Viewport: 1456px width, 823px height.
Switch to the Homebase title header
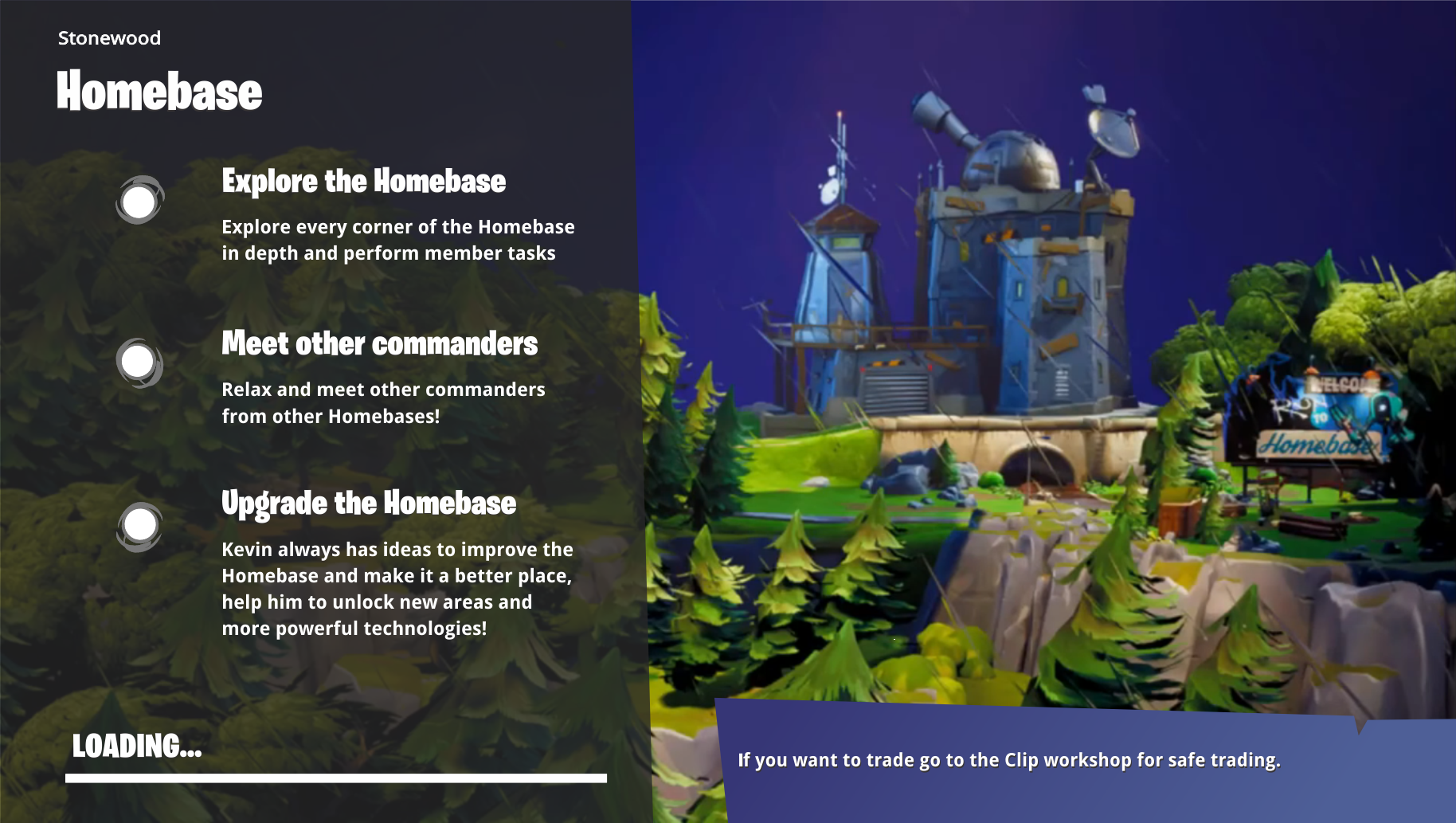point(158,90)
